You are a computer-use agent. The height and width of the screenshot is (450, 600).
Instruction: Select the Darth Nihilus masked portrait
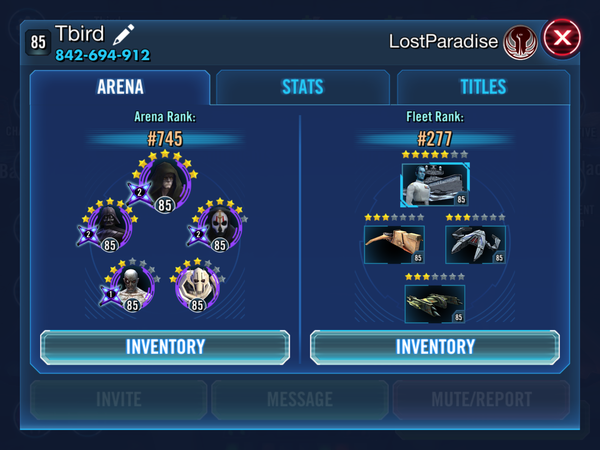[x=220, y=228]
